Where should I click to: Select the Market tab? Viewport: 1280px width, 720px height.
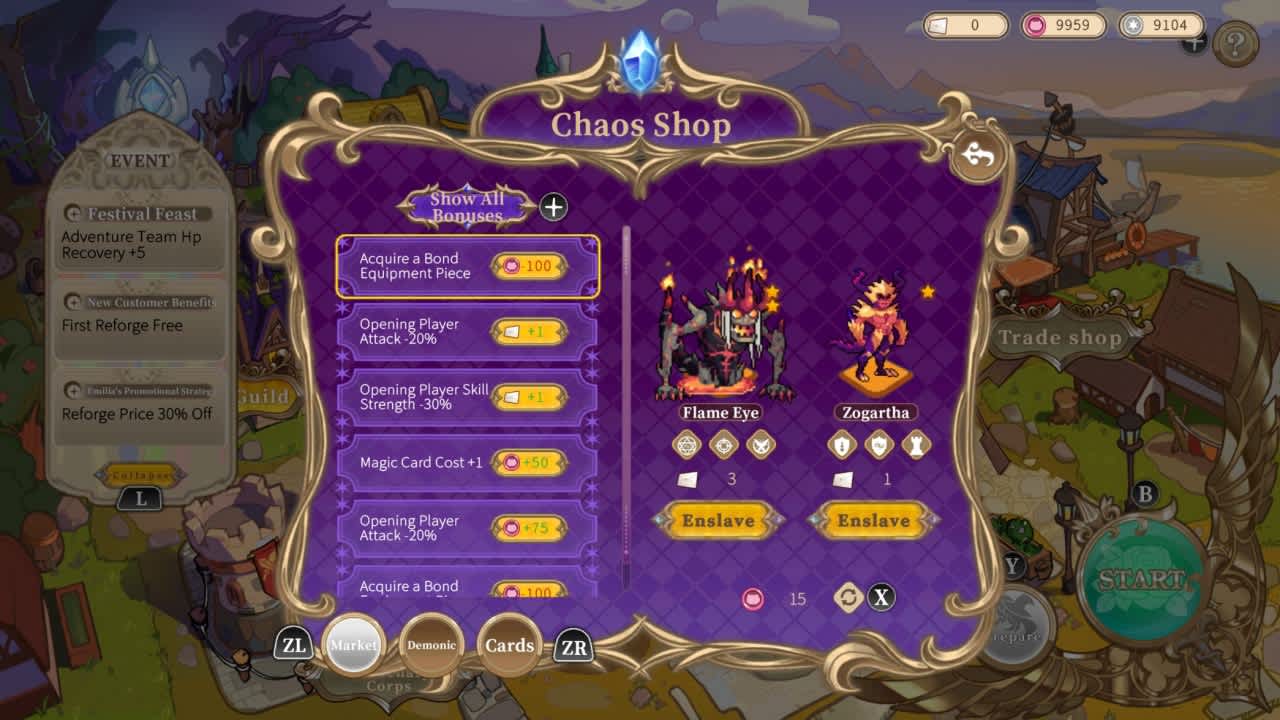click(x=353, y=645)
